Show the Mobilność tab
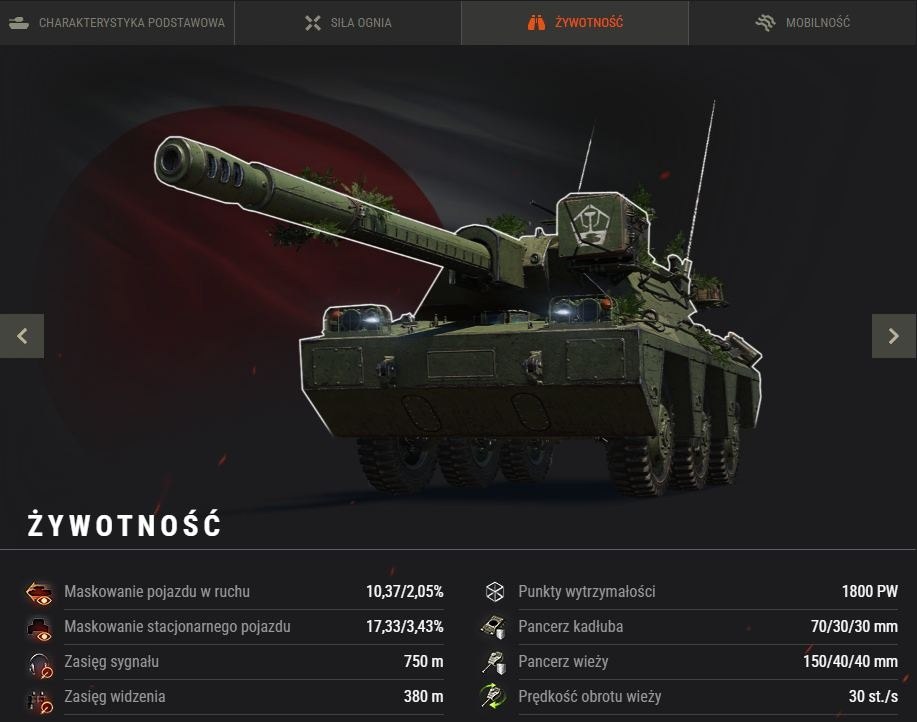917x722 pixels. pos(803,23)
